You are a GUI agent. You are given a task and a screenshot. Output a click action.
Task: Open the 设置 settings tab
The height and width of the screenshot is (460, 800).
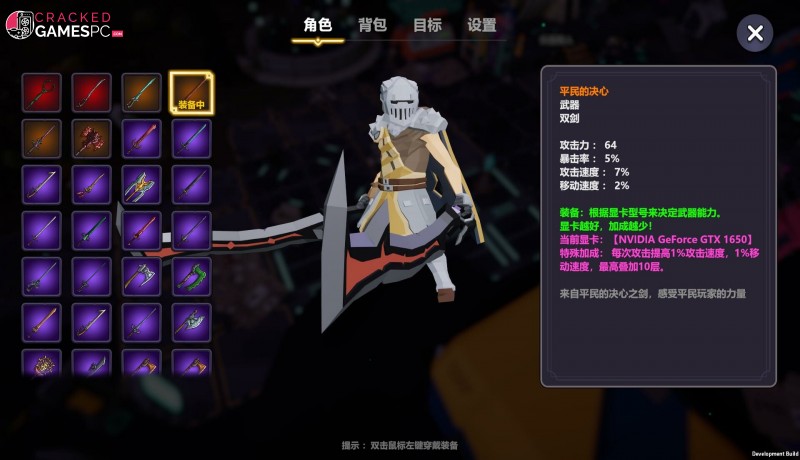481,25
